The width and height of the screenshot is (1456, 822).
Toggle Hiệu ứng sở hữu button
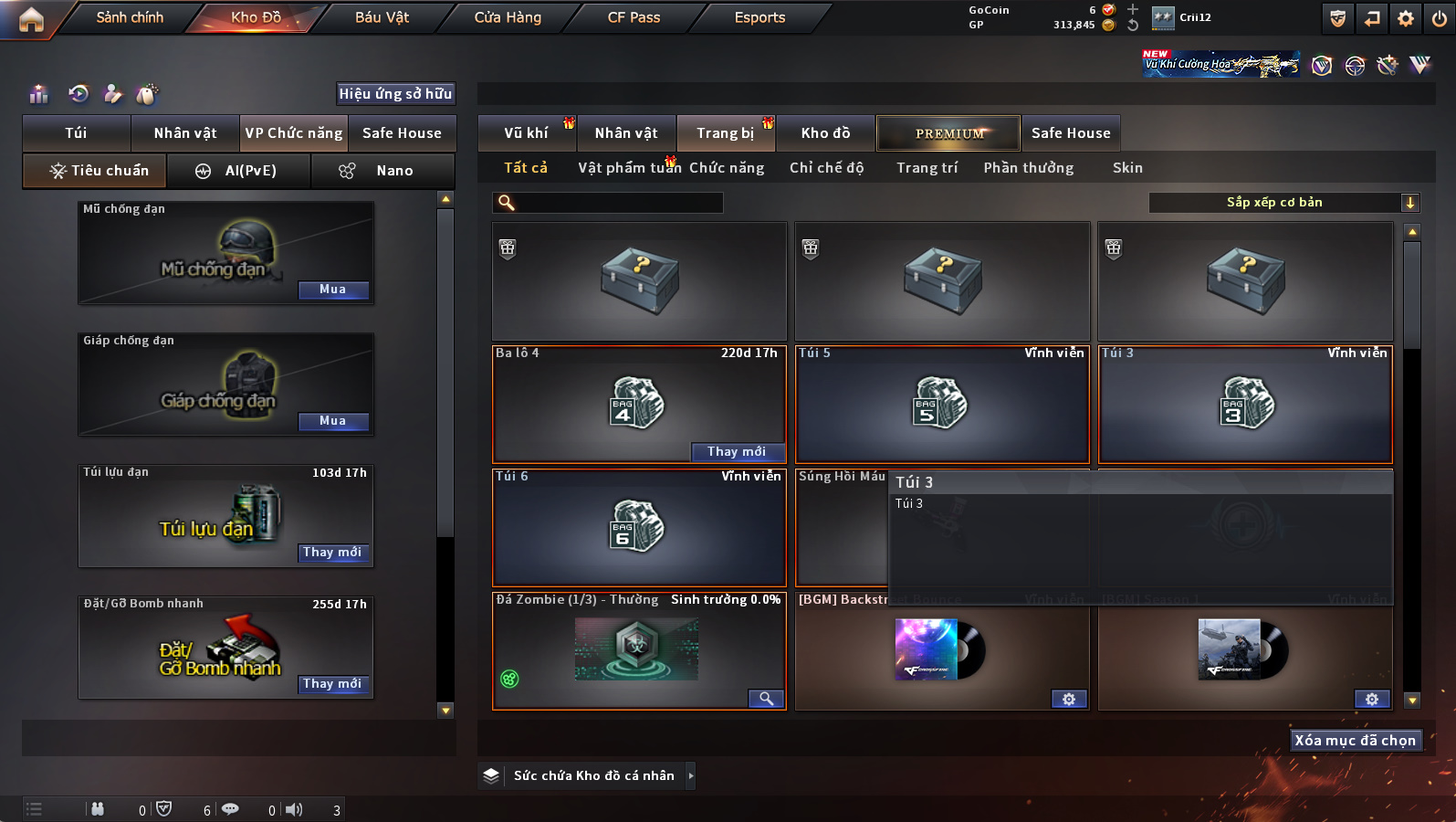pos(395,93)
